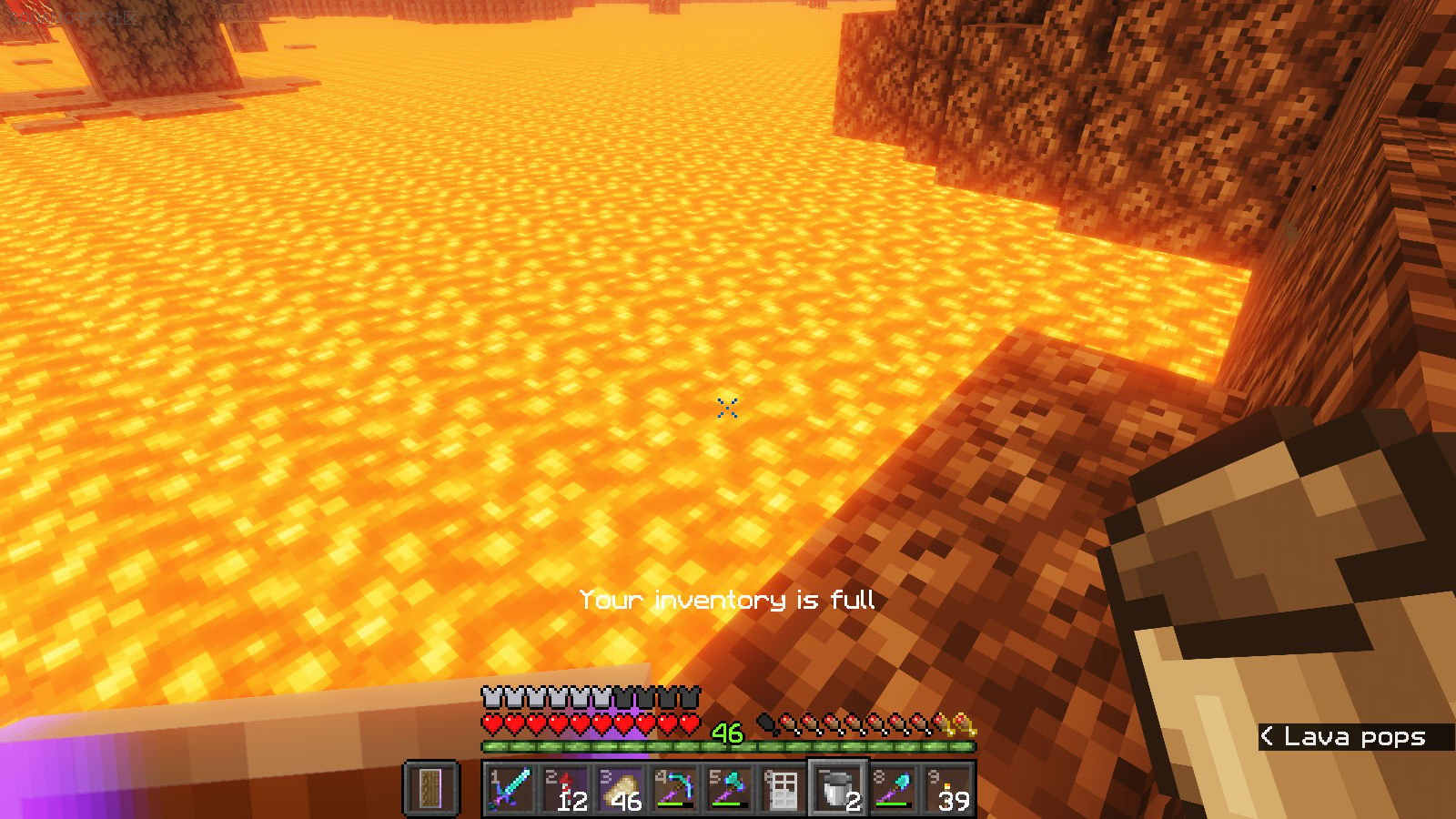The height and width of the screenshot is (819, 1456).
Task: Select the torch stack of 39
Action: [x=947, y=788]
